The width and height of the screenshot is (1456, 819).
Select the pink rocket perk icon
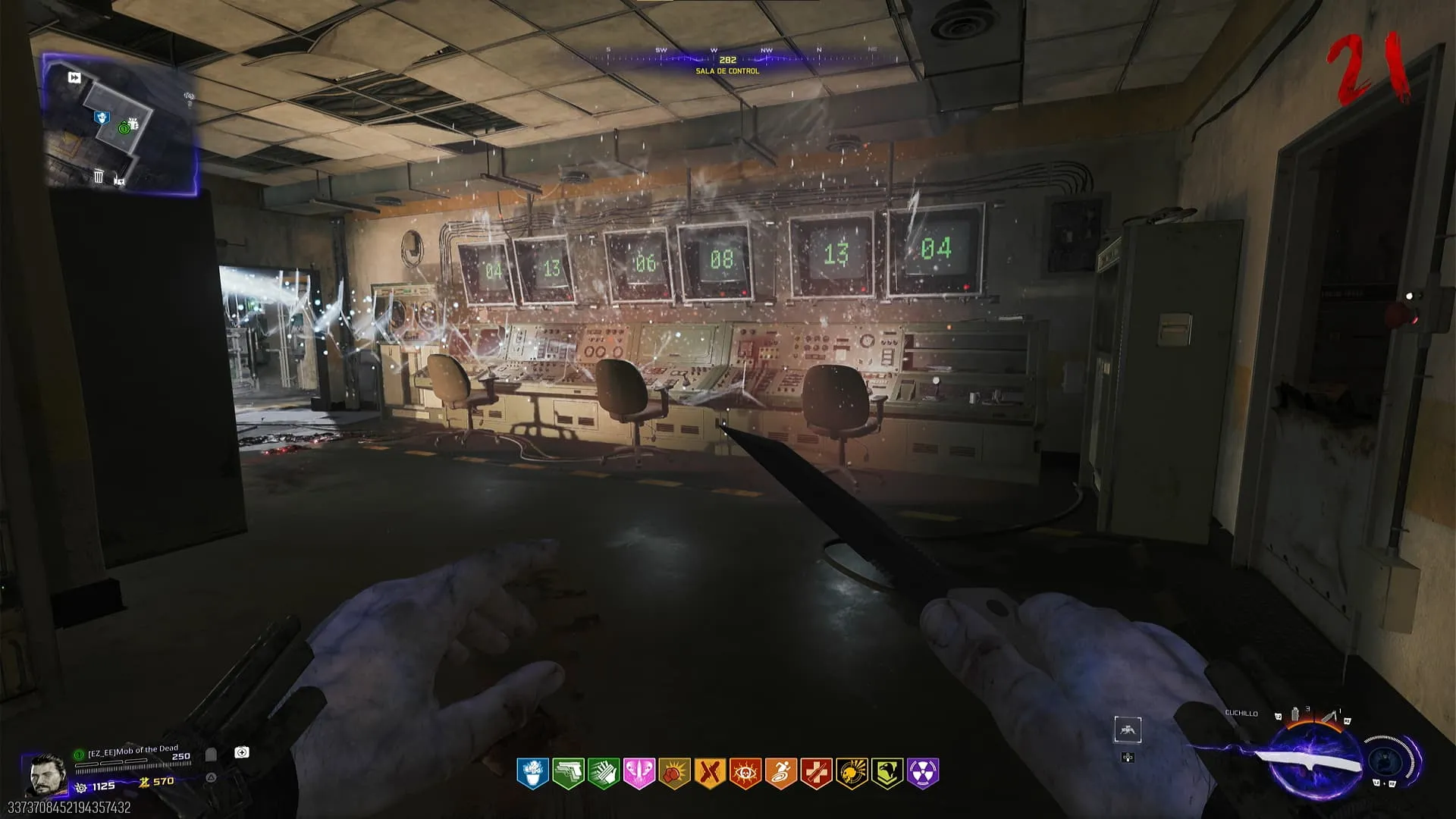639,773
